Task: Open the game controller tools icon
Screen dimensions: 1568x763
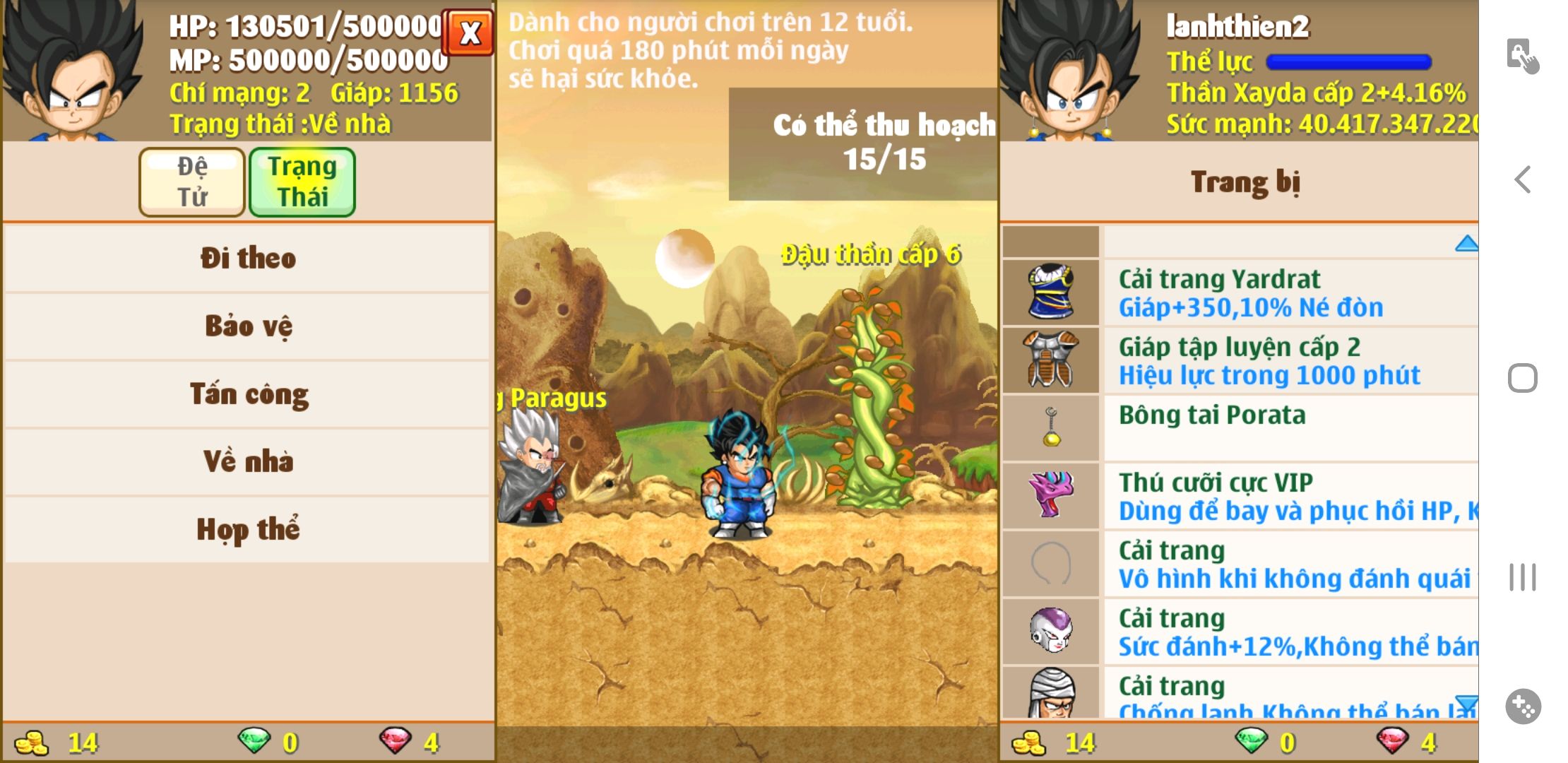Action: [x=1523, y=706]
